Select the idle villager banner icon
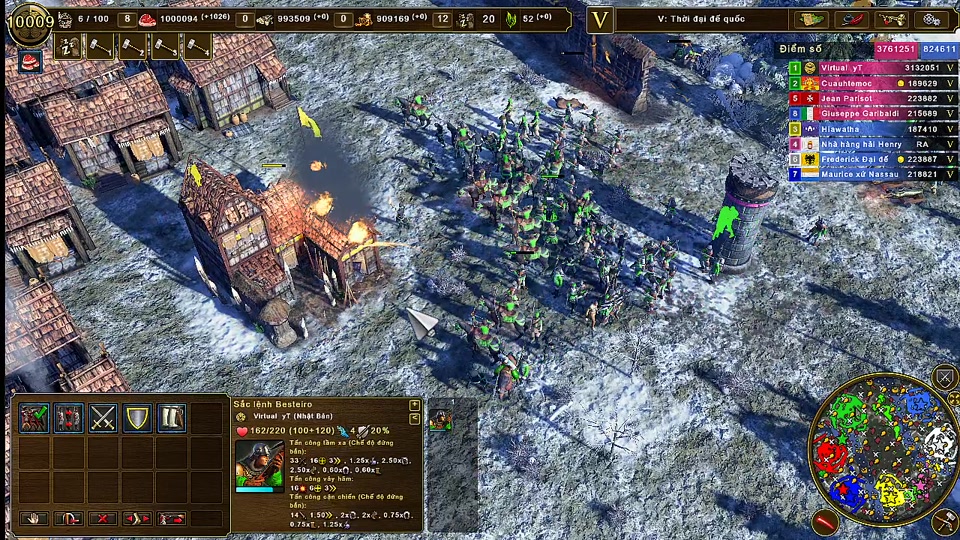This screenshot has width=960, height=540. [x=69, y=46]
